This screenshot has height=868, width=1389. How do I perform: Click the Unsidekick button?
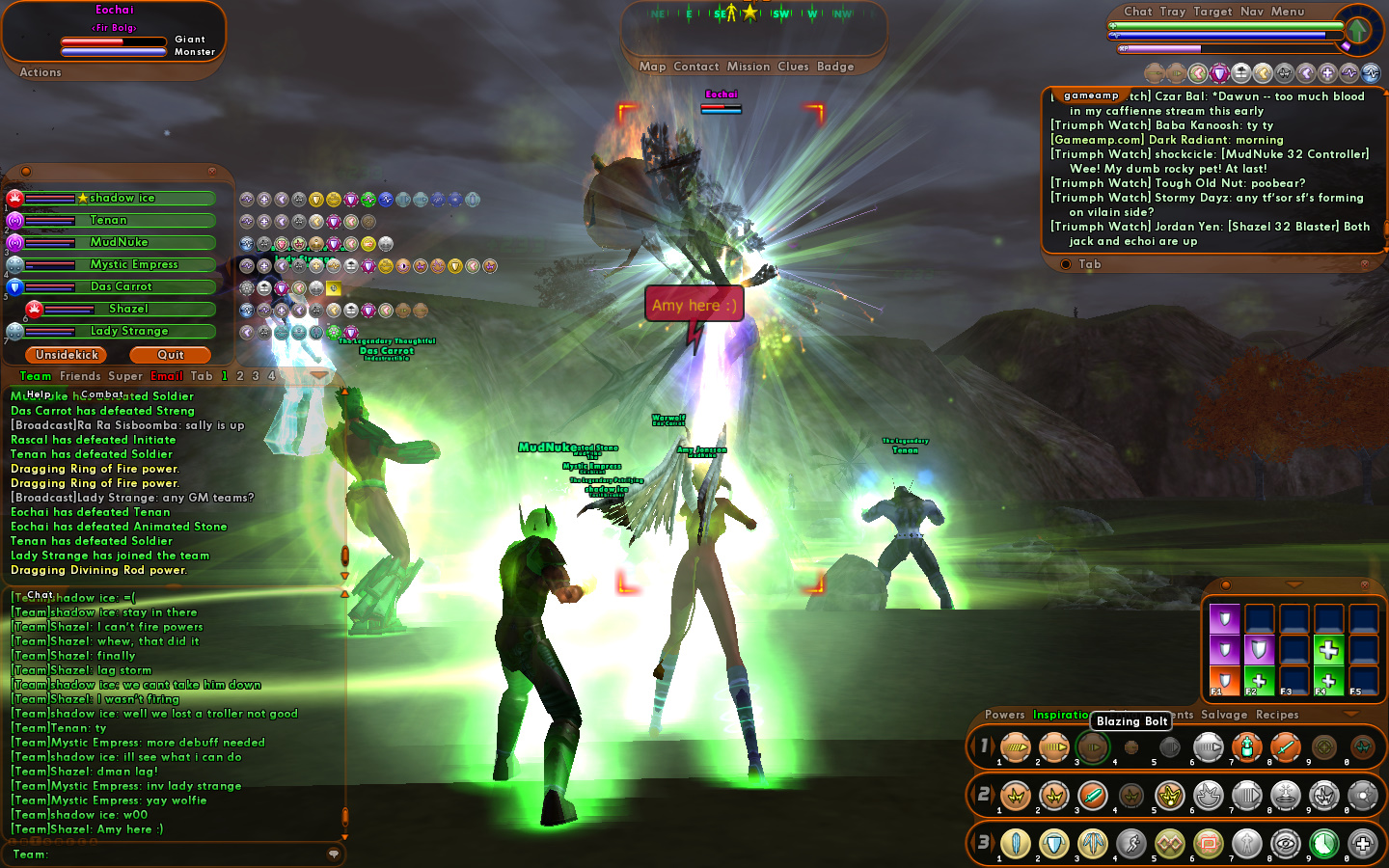coord(67,355)
